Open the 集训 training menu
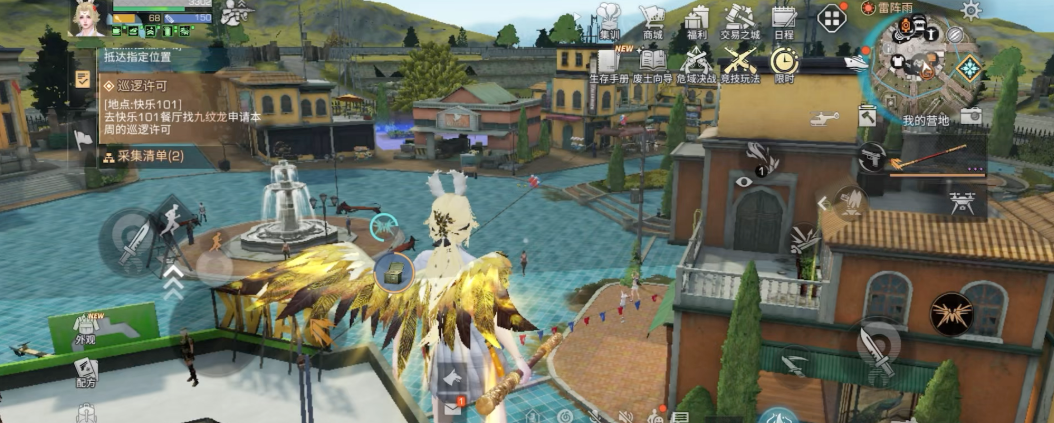 coord(608,20)
